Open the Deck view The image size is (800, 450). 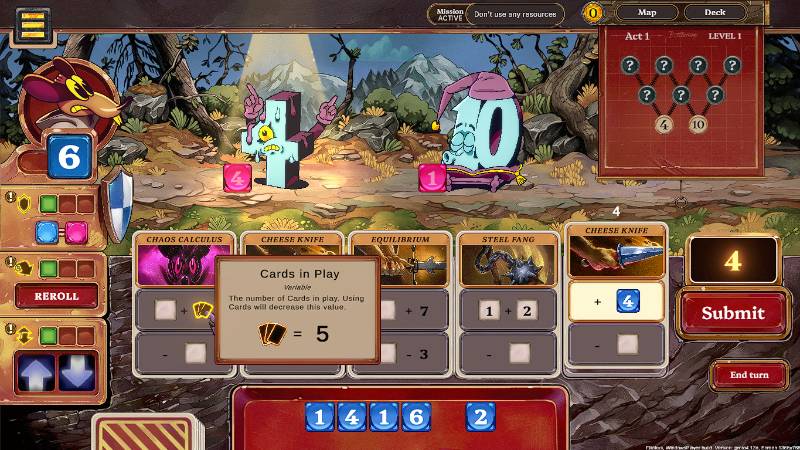point(714,13)
